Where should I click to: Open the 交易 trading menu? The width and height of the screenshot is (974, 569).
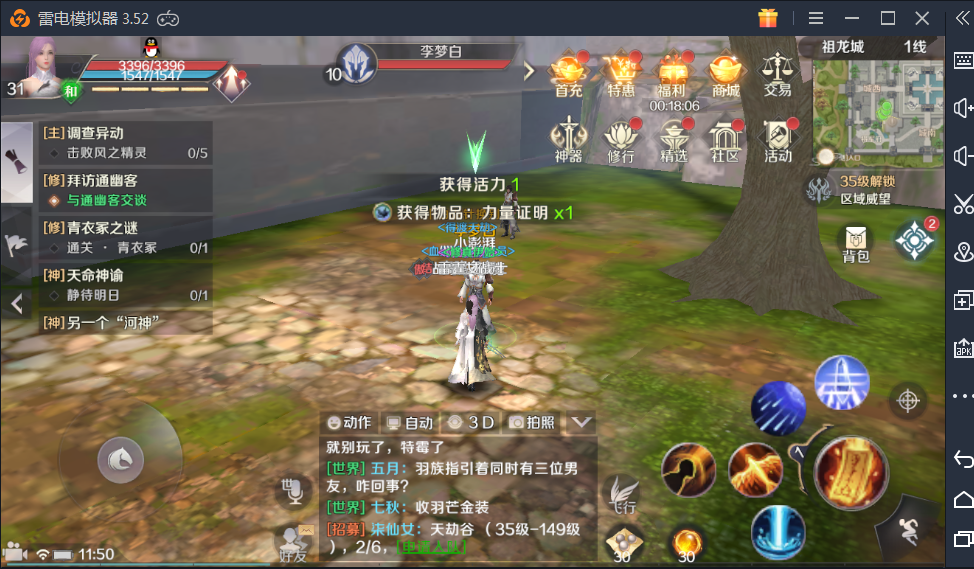pos(777,74)
